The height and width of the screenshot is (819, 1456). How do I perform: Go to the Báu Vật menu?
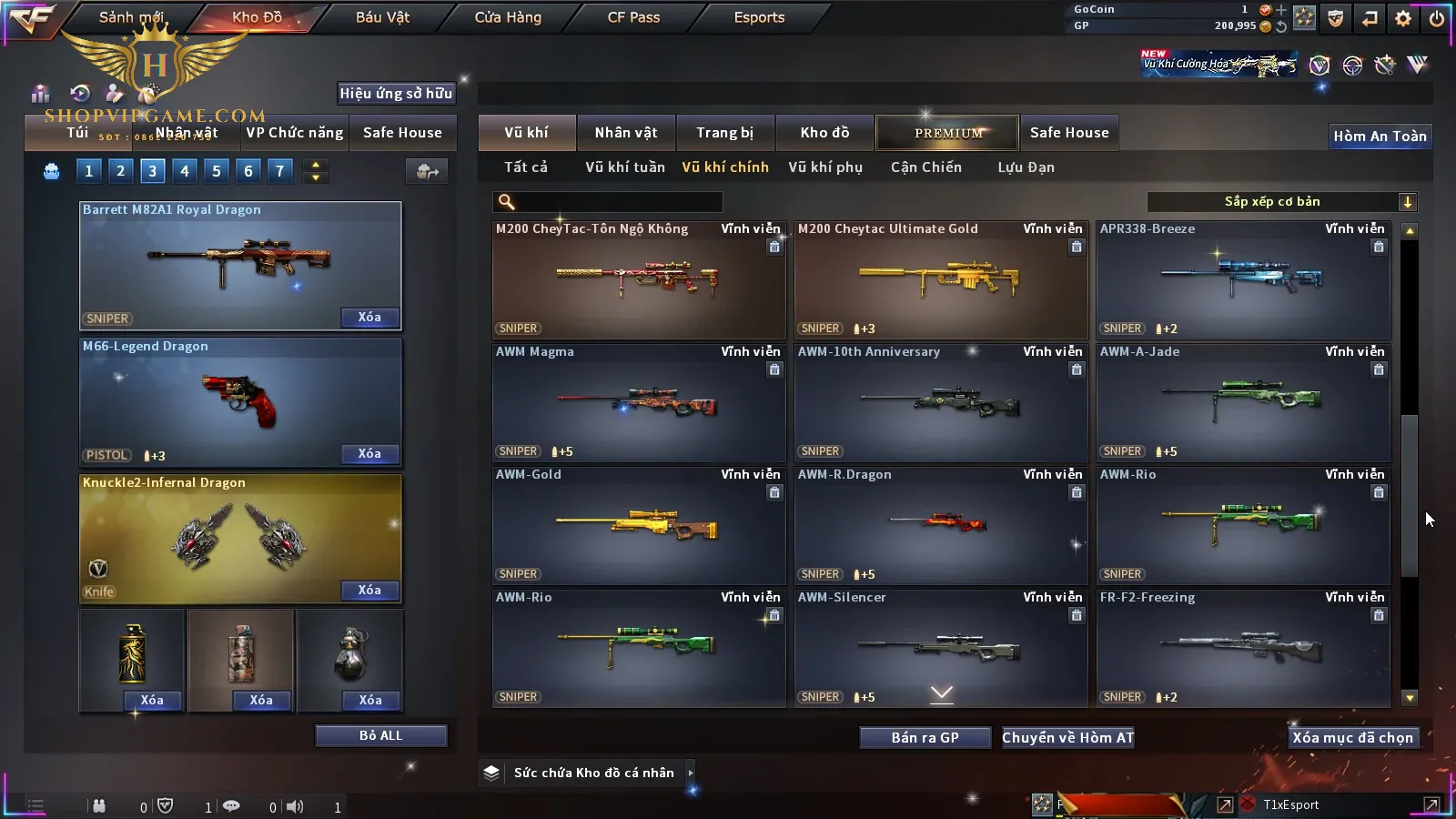(382, 17)
